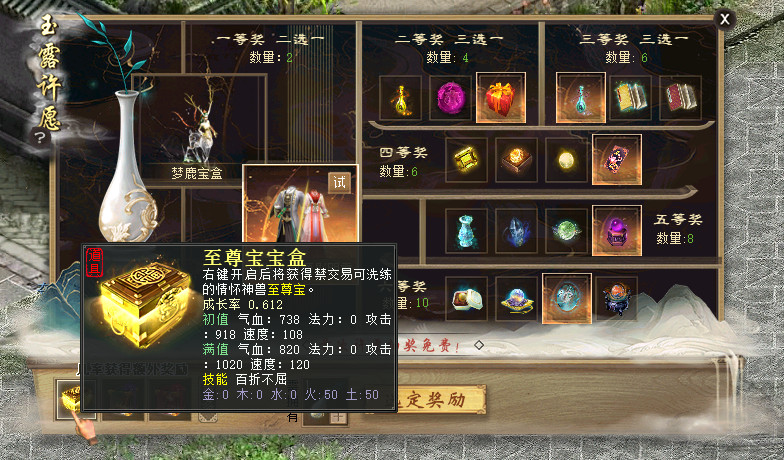Open the help question mark under 玉露许愿
This screenshot has width=784, height=460.
click(x=40, y=139)
